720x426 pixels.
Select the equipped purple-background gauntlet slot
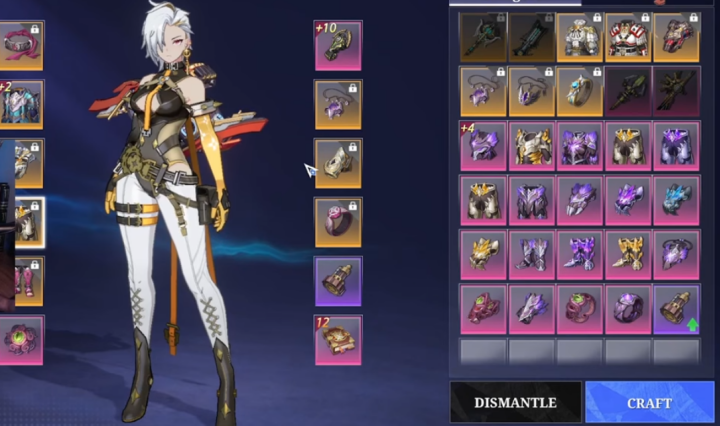tap(338, 281)
